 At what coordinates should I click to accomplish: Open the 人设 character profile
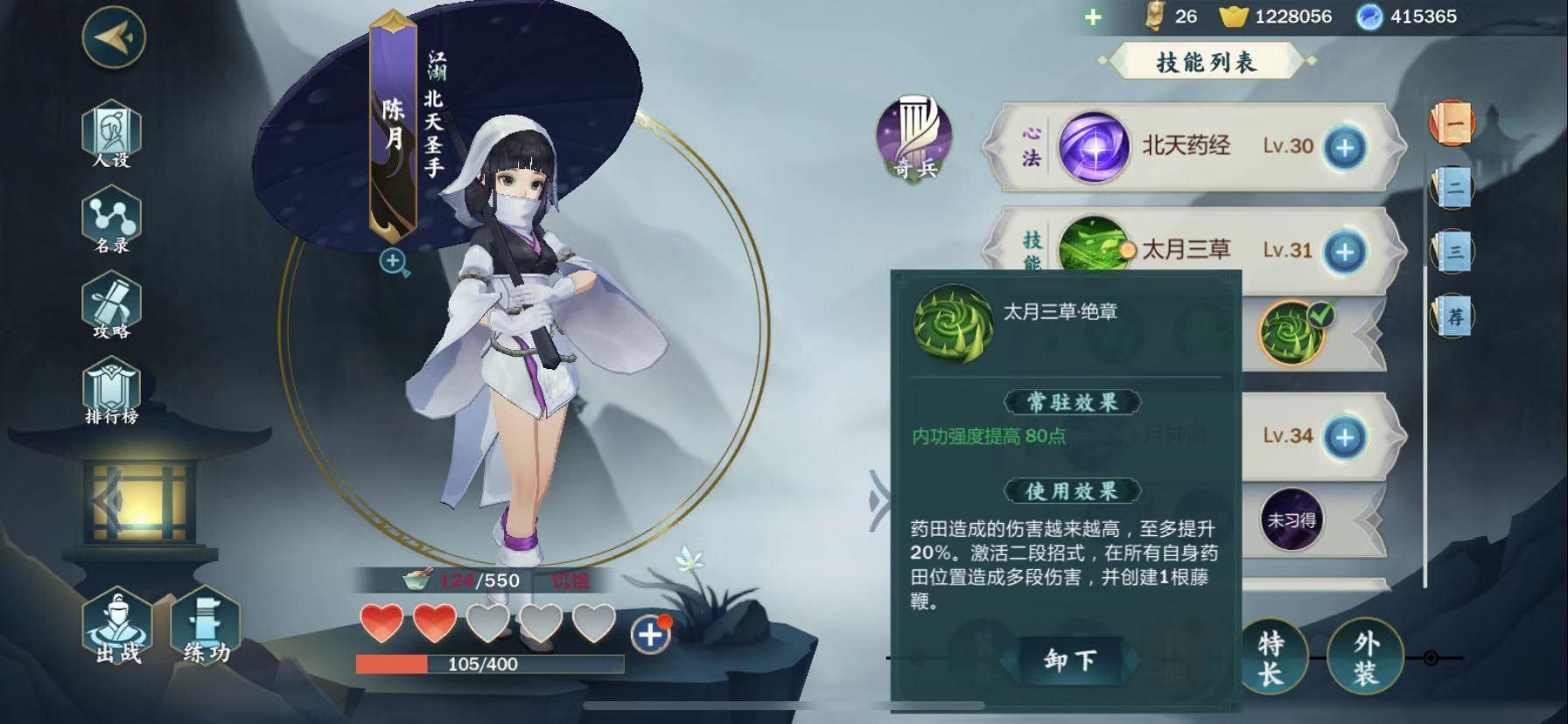(111, 136)
